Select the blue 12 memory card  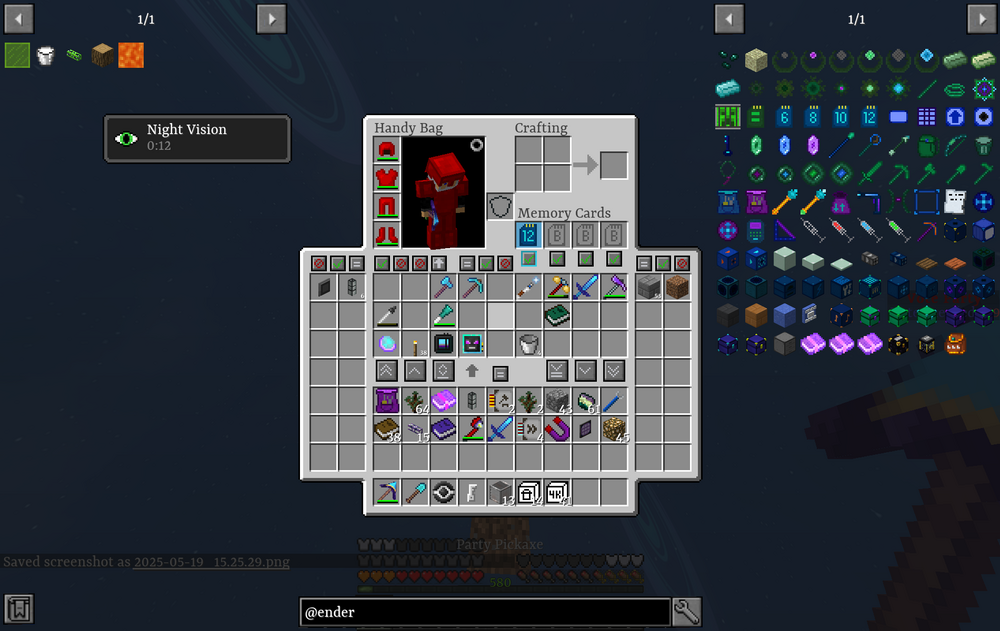coord(528,236)
